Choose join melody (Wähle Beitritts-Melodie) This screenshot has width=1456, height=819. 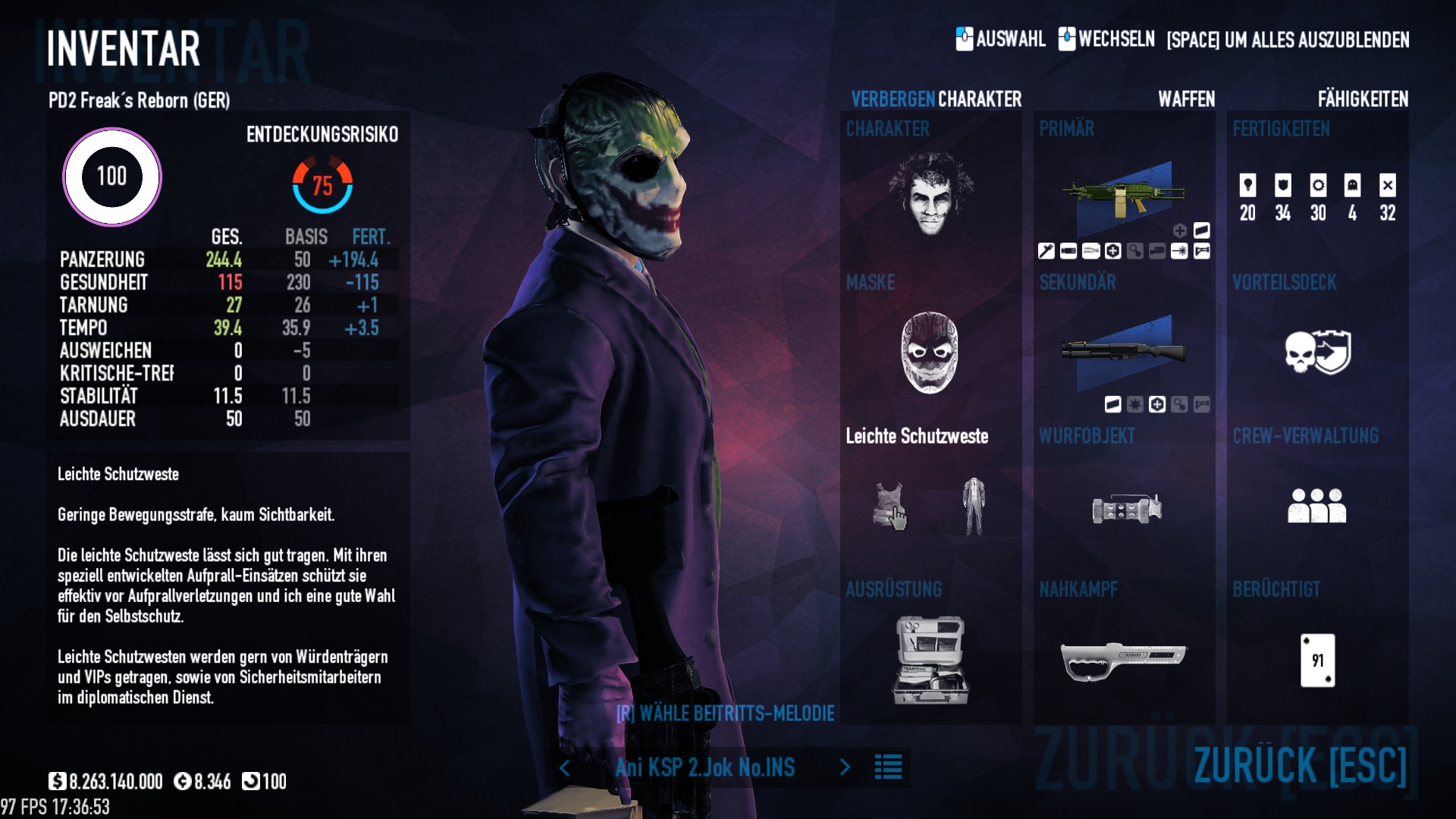pyautogui.click(x=725, y=714)
